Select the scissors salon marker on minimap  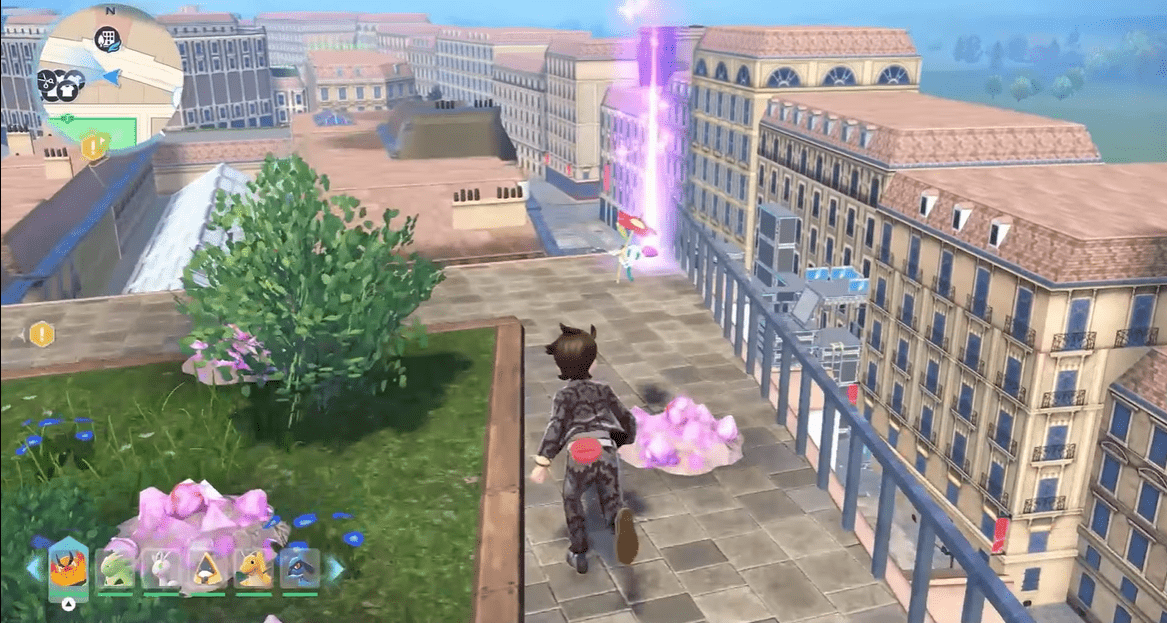point(47,79)
